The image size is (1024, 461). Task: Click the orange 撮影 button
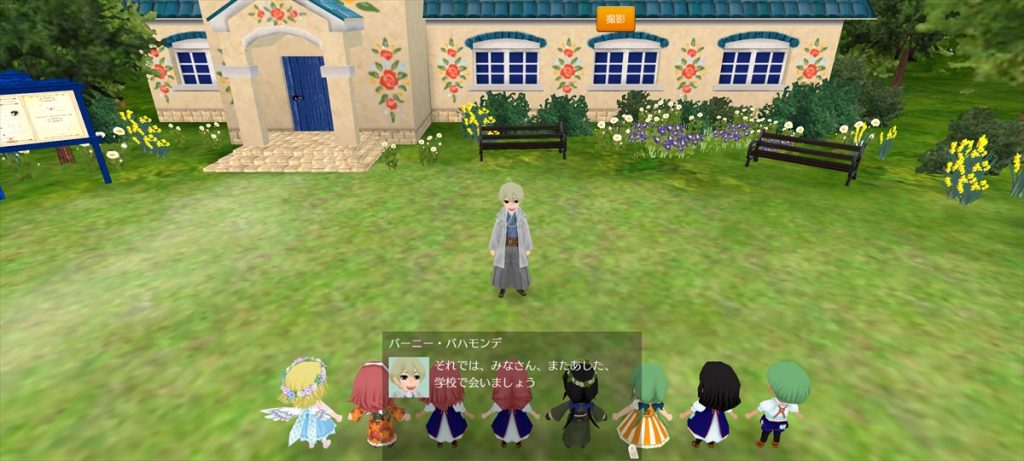(615, 19)
